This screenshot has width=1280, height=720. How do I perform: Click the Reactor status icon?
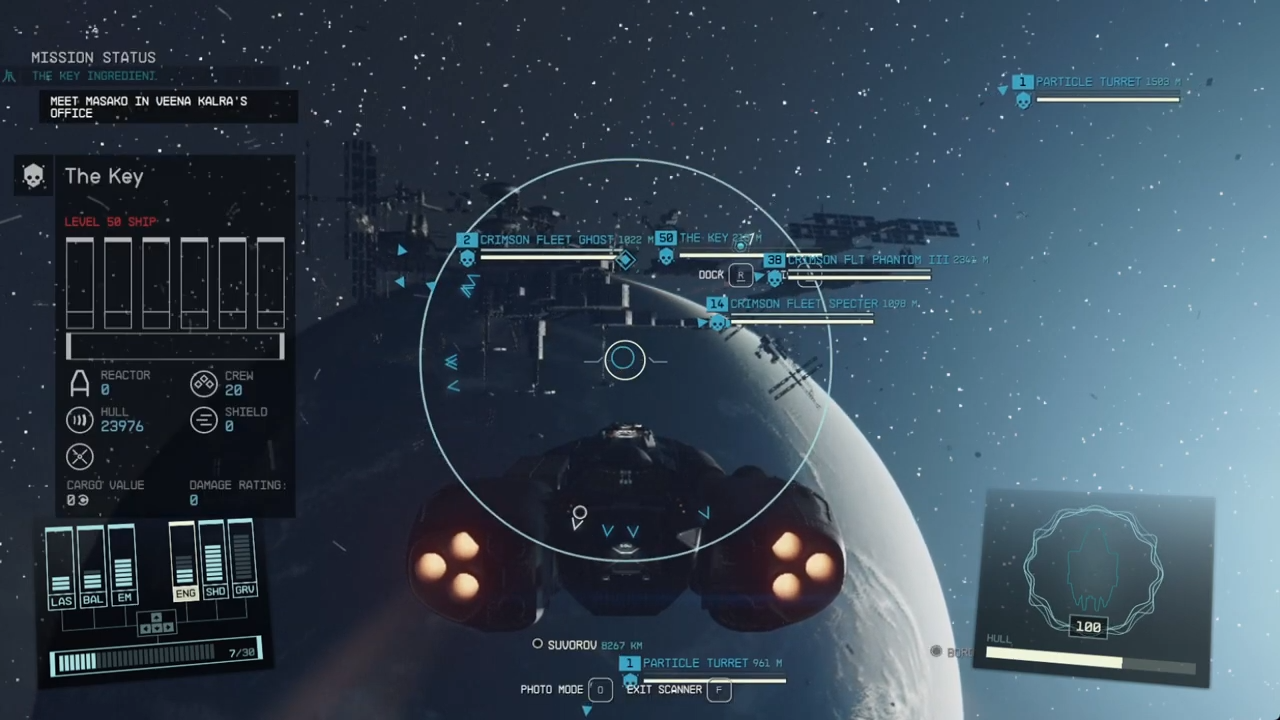(x=80, y=383)
